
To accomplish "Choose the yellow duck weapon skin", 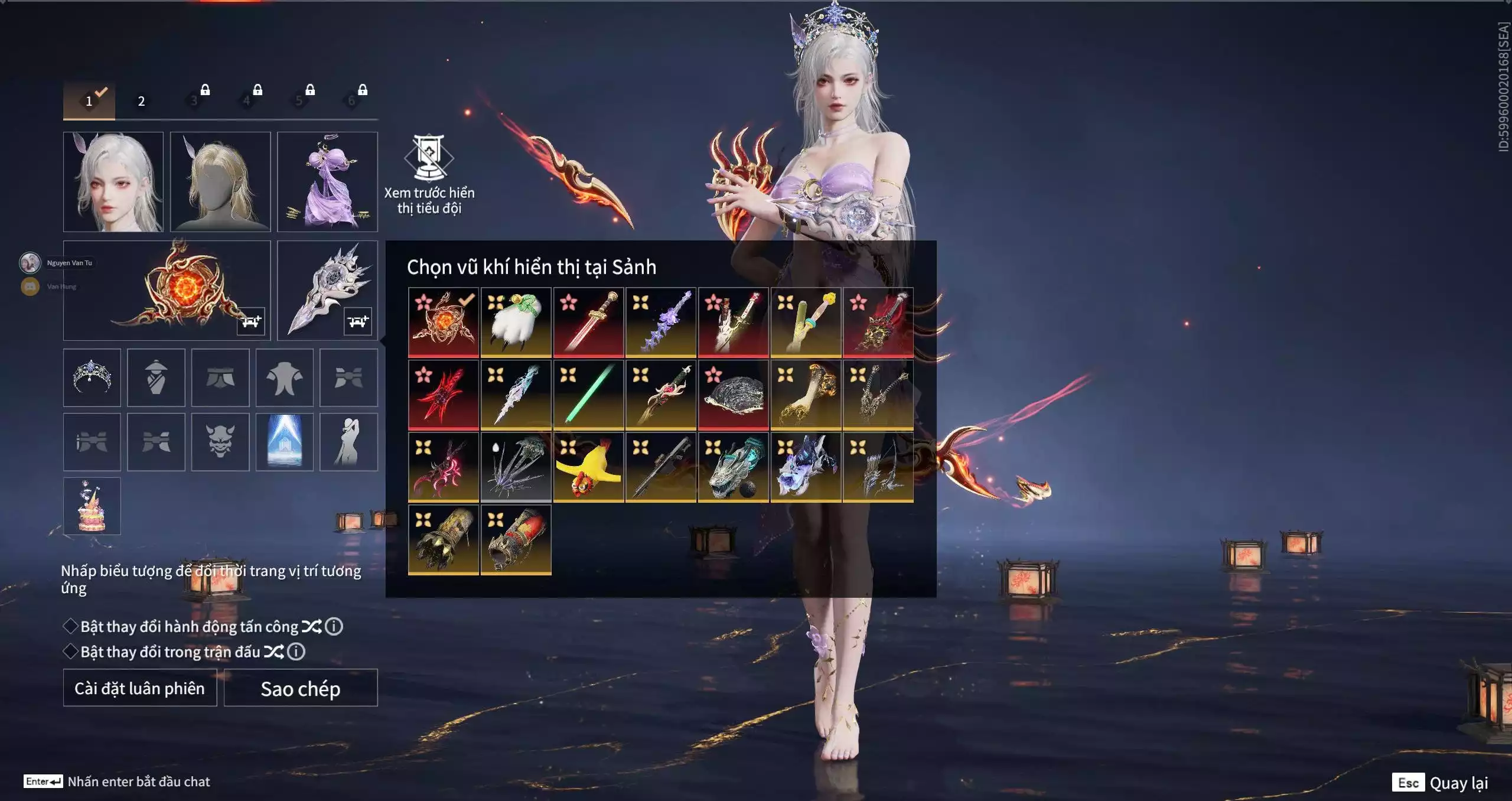I will [588, 467].
